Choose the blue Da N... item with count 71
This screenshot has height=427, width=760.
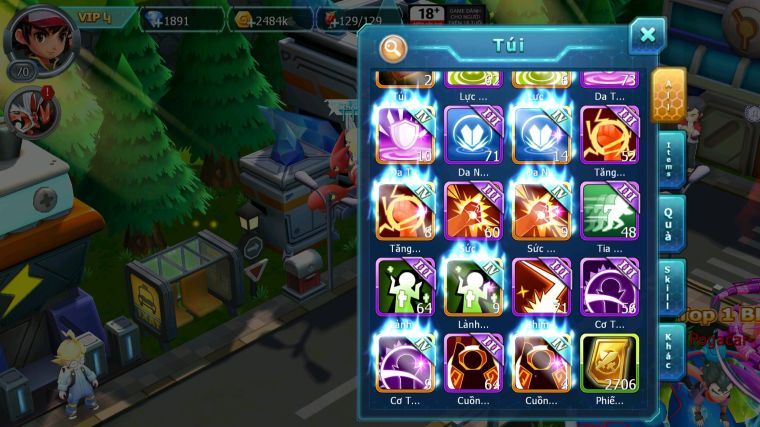click(473, 134)
